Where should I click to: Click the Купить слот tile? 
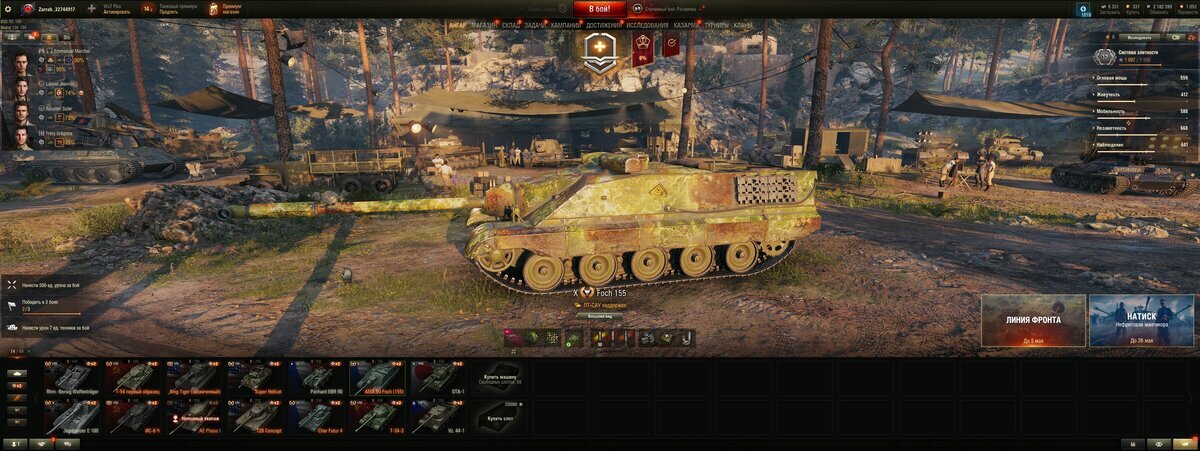click(x=499, y=416)
